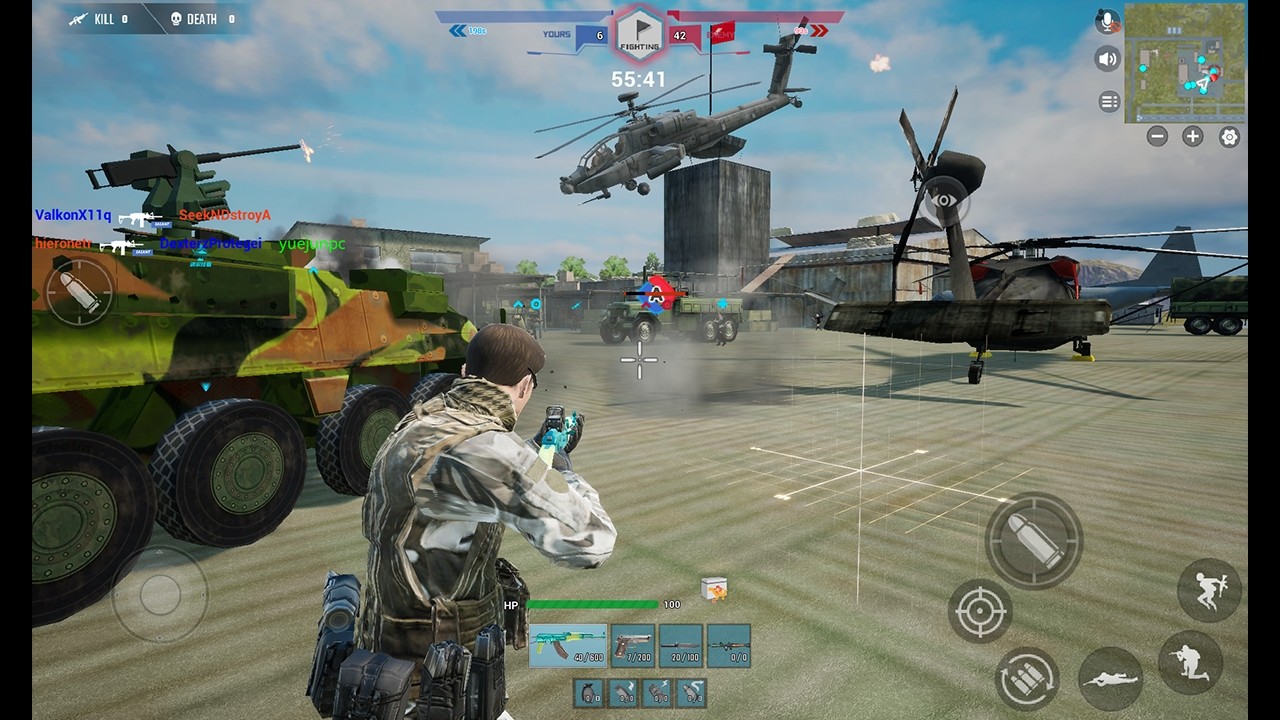Tap the eye free-look button
The image size is (1280, 720).
click(x=944, y=201)
